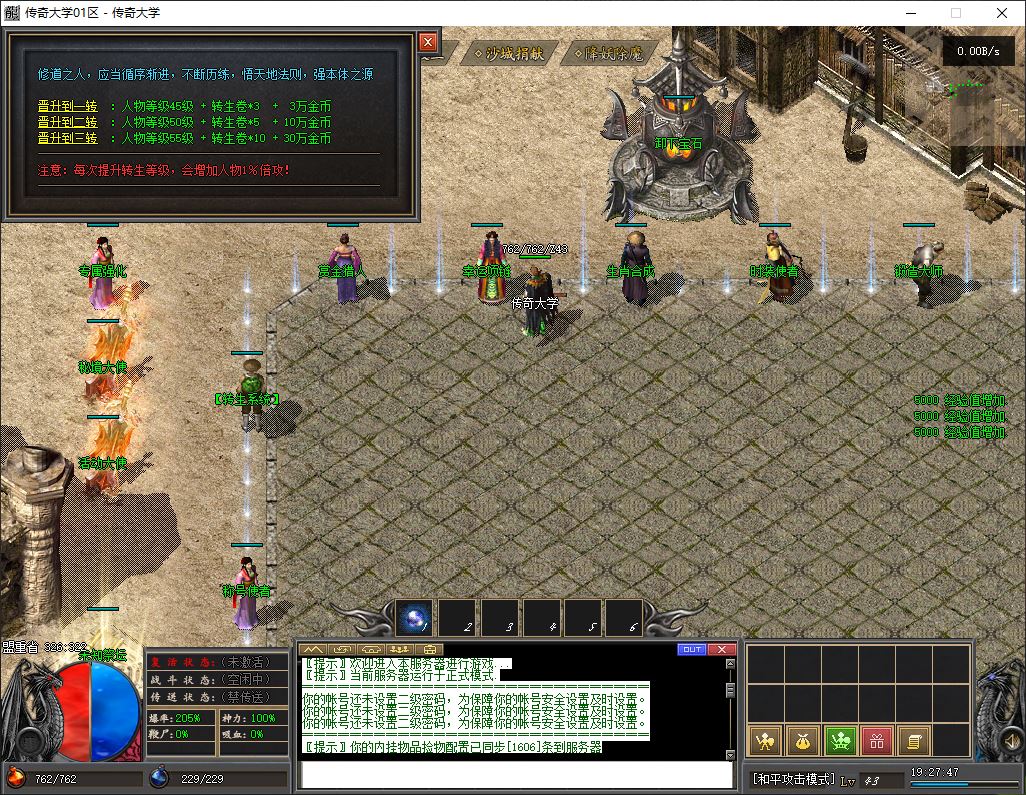The image size is (1026, 795).
Task: Switch the 和平攻击模式 attack mode
Action: coord(792,779)
